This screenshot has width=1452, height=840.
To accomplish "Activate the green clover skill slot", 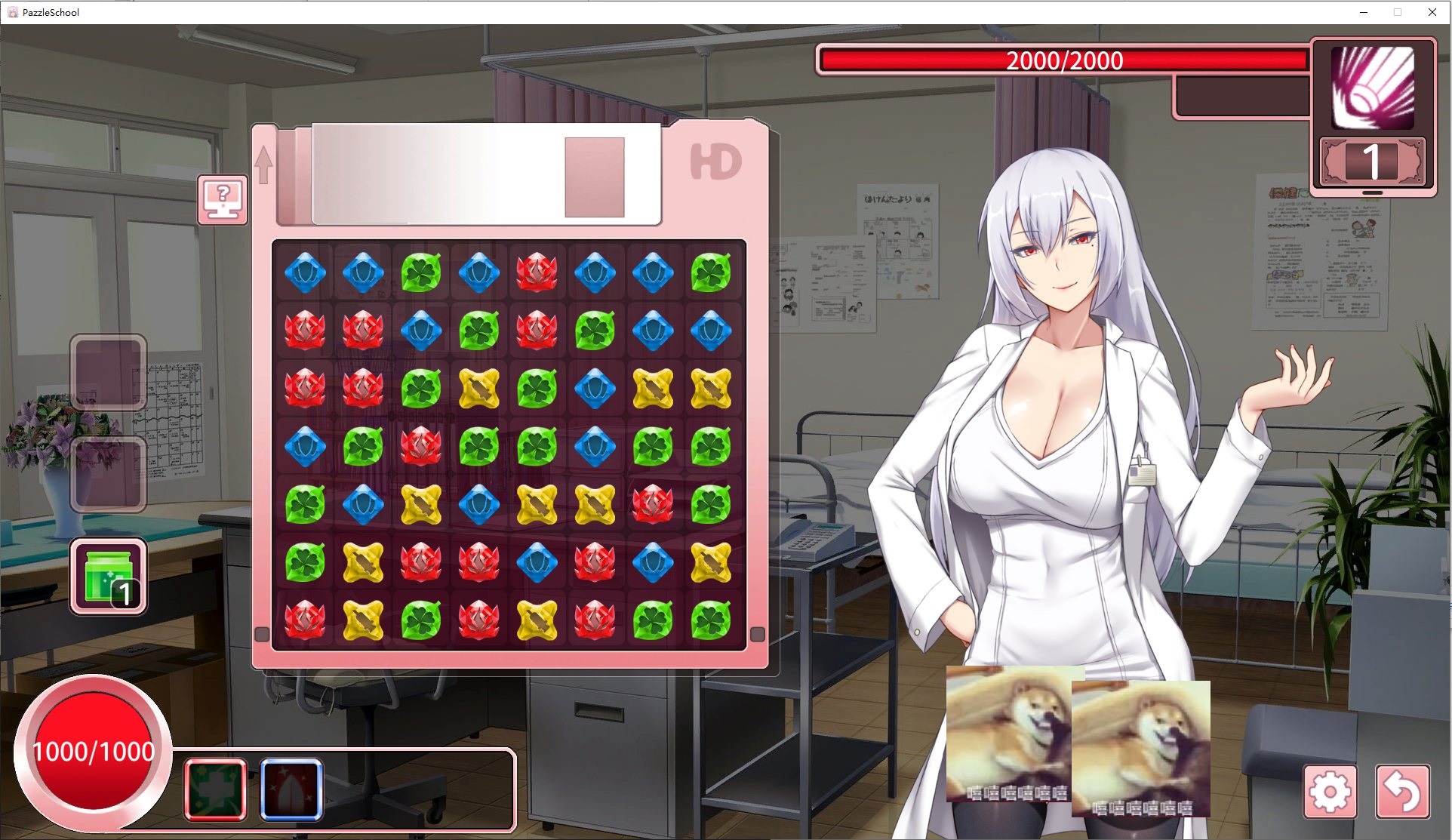I will coord(216,789).
